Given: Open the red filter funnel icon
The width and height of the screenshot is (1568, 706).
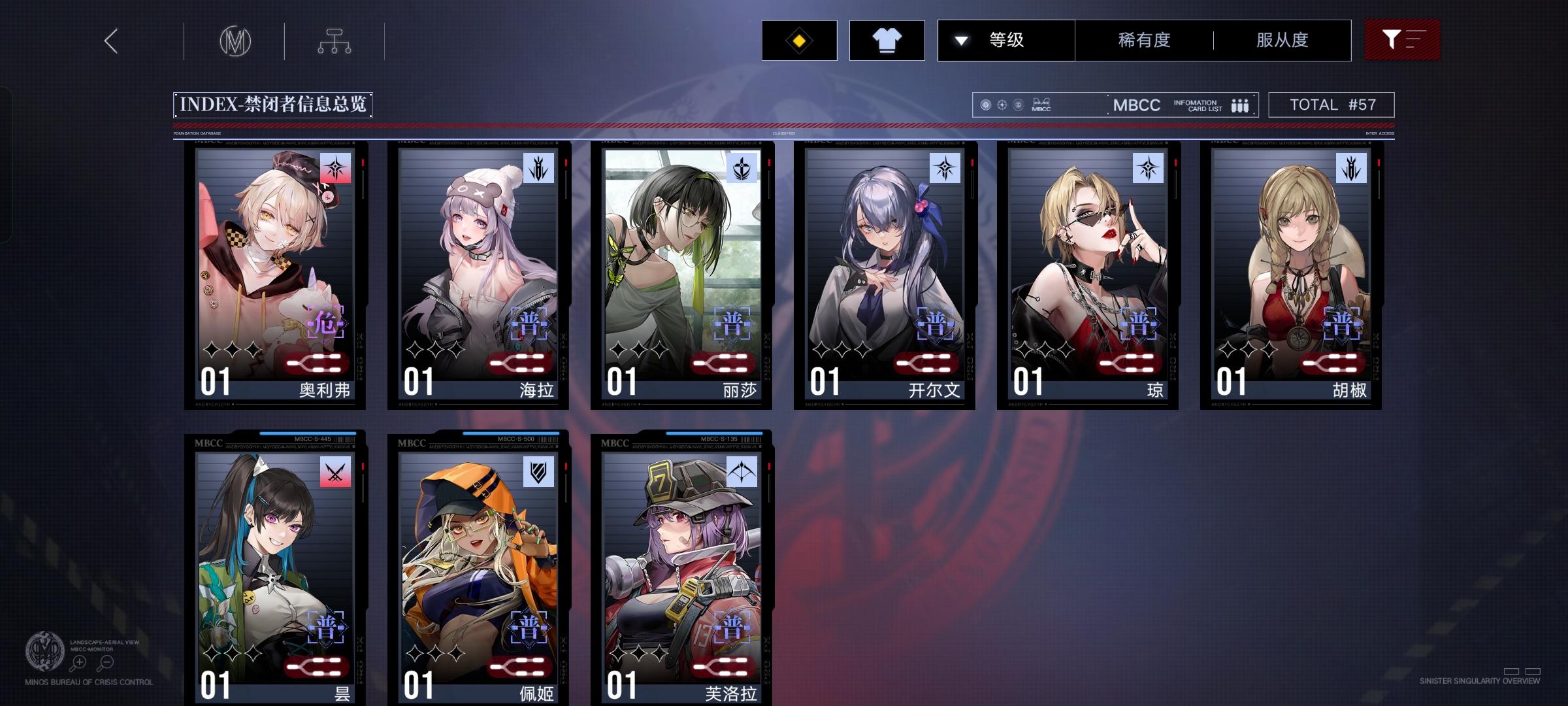Looking at the screenshot, I should (1402, 40).
